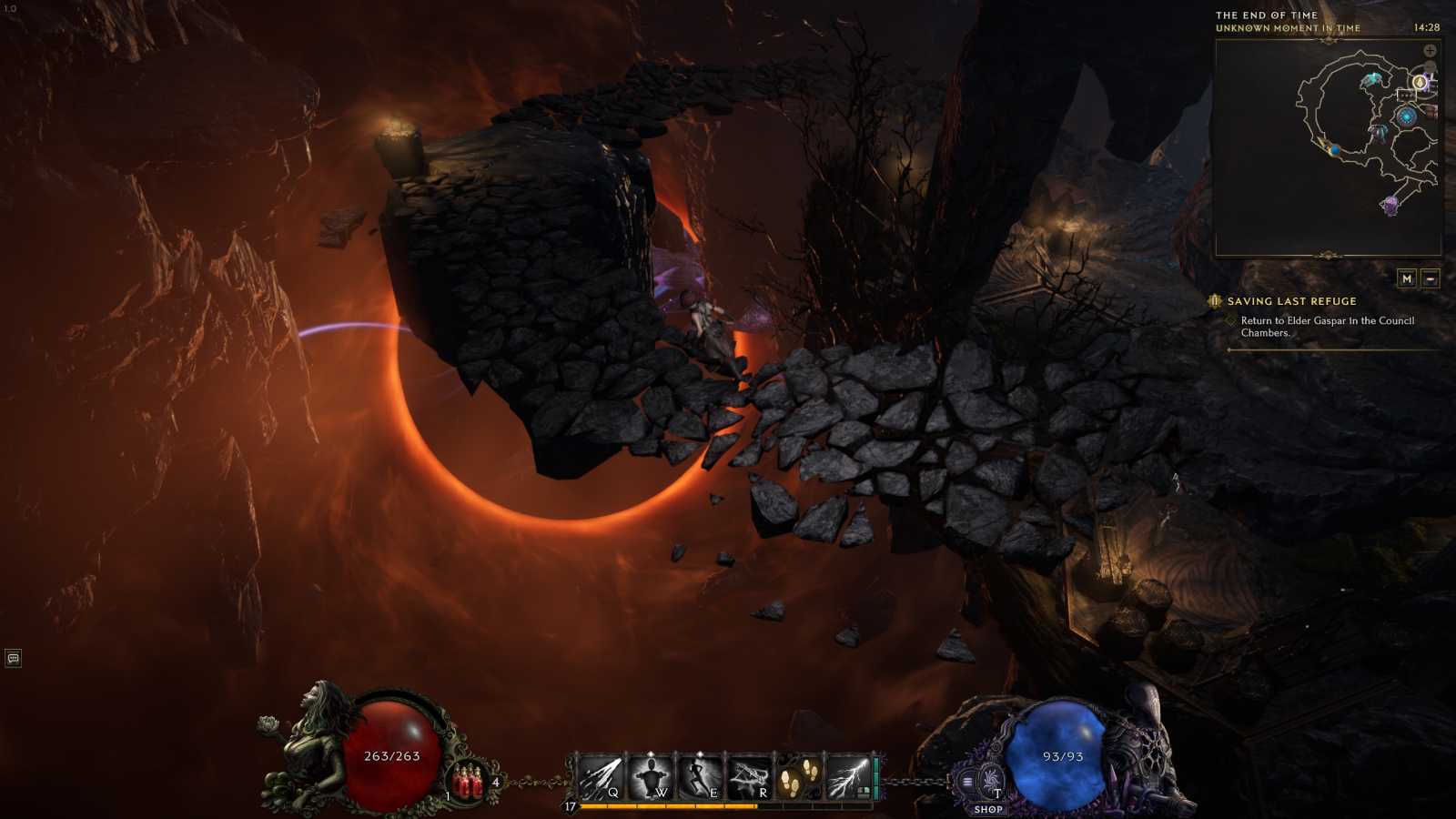Trigger the E running dash skill
1456x819 pixels.
point(700,778)
